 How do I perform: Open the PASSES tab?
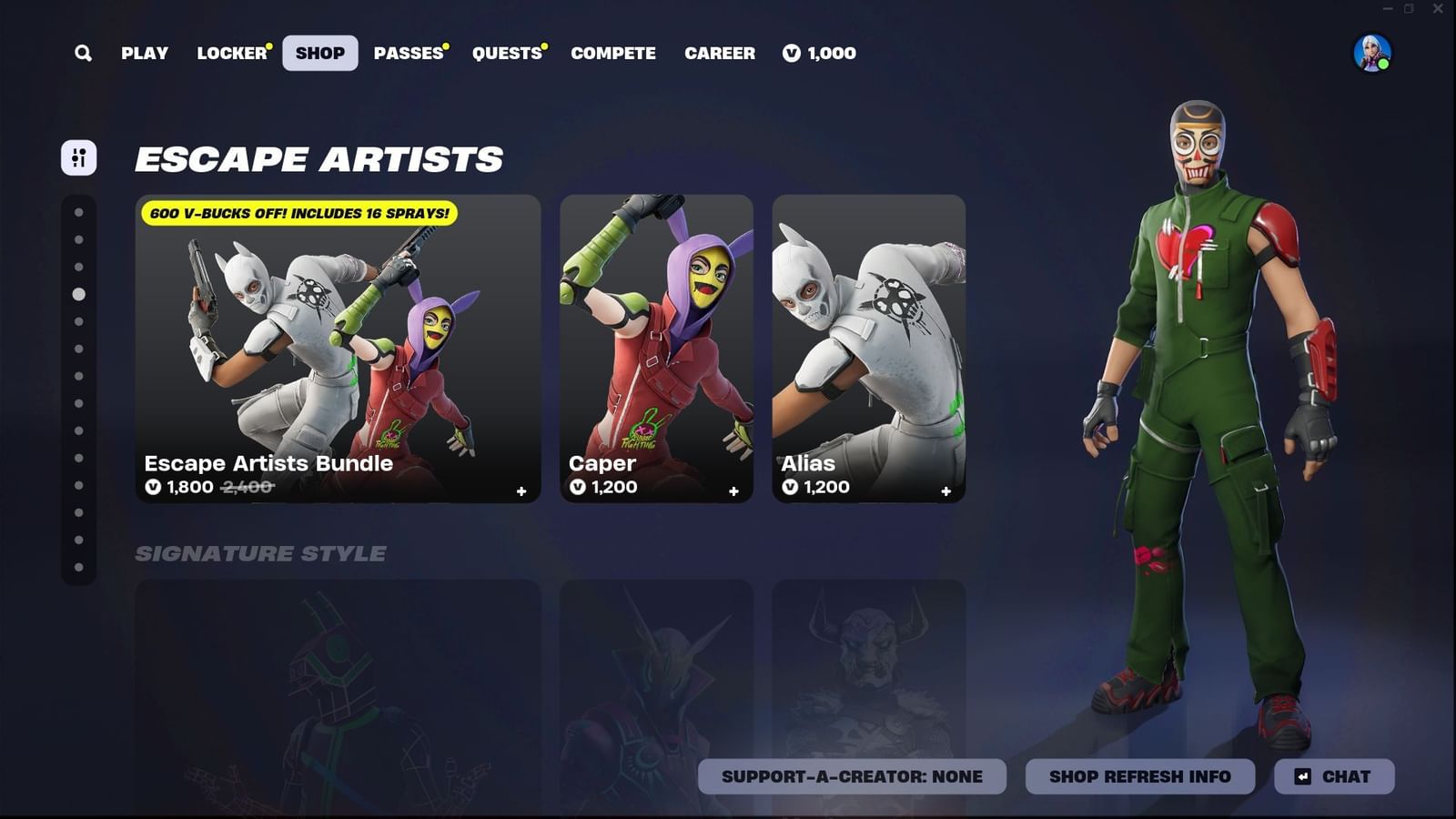click(408, 53)
